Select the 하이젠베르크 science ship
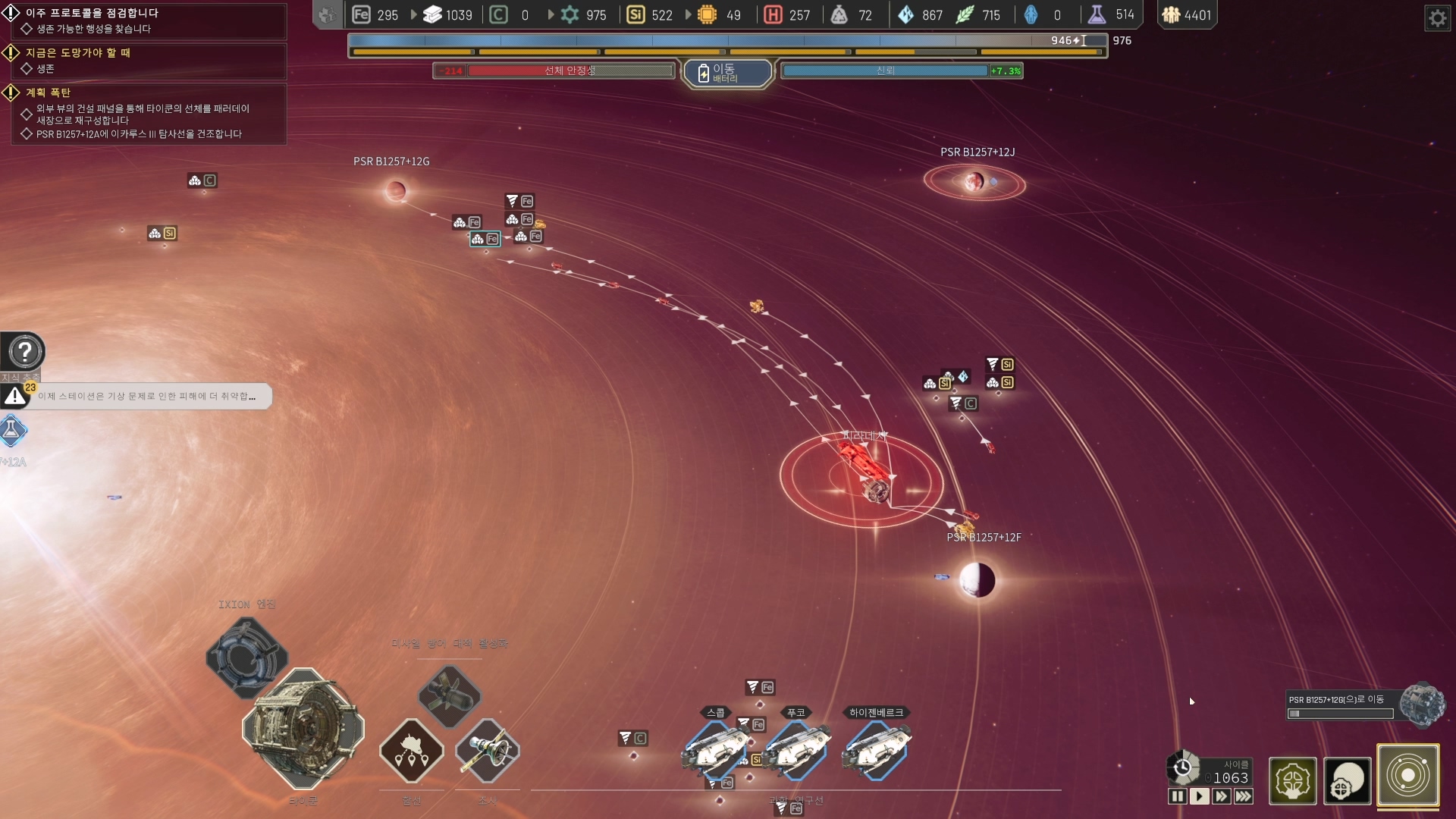The height and width of the screenshot is (819, 1456). pyautogui.click(x=877, y=749)
